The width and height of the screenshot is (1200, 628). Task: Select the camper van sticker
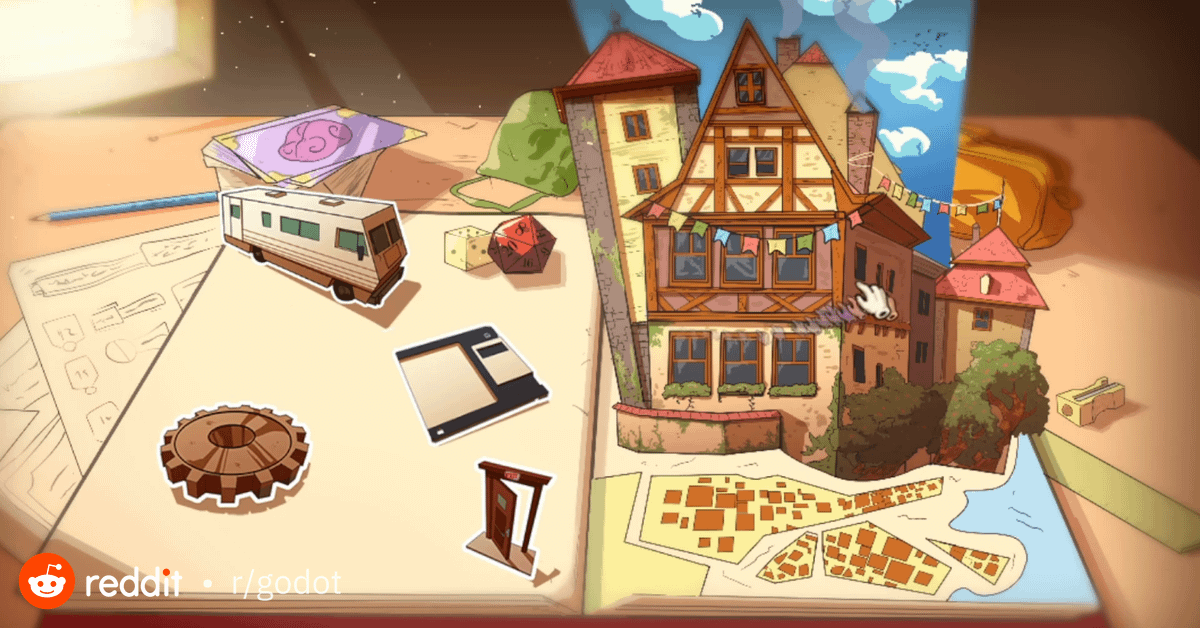tap(312, 242)
